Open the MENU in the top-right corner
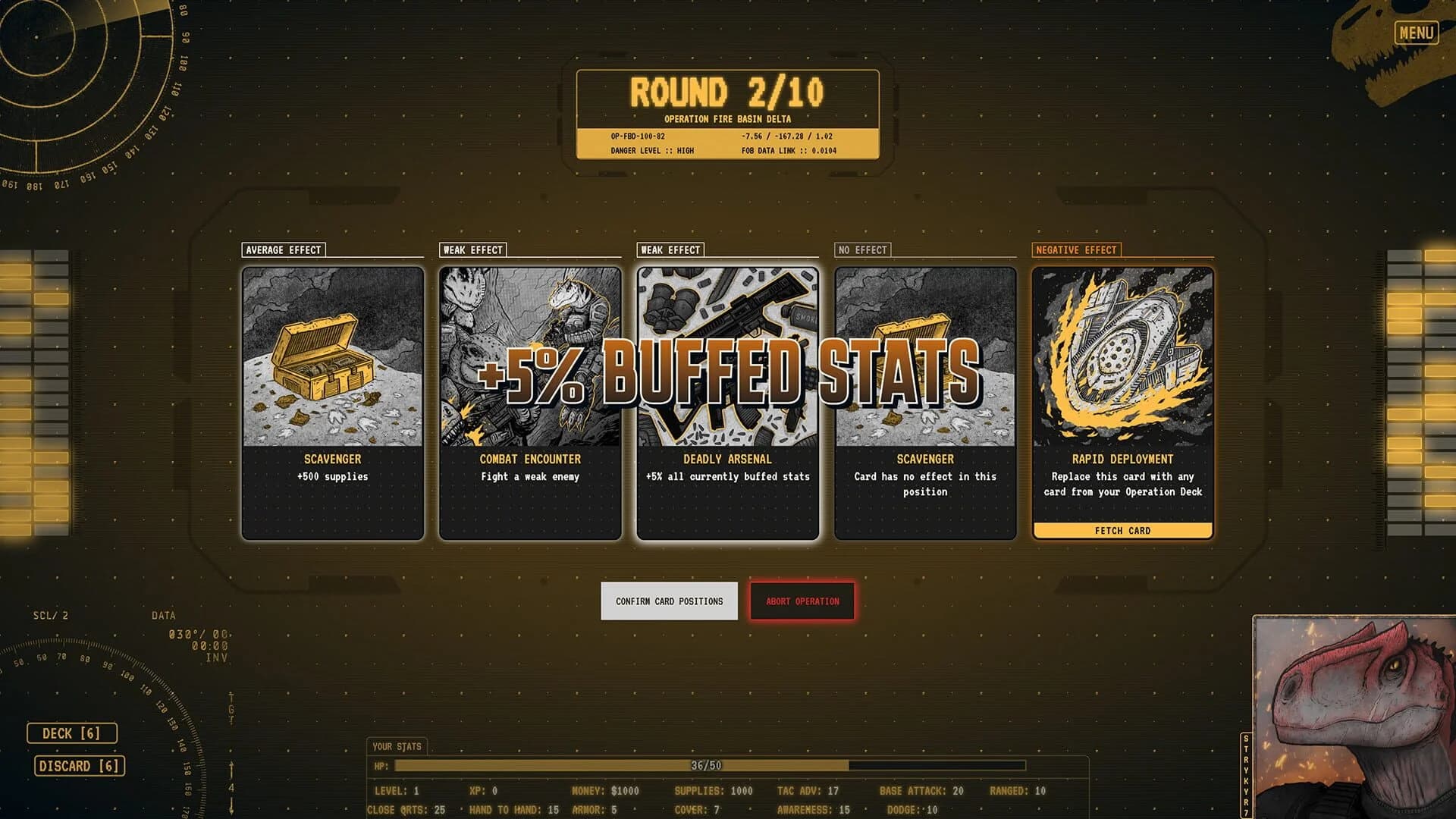 1417,32
